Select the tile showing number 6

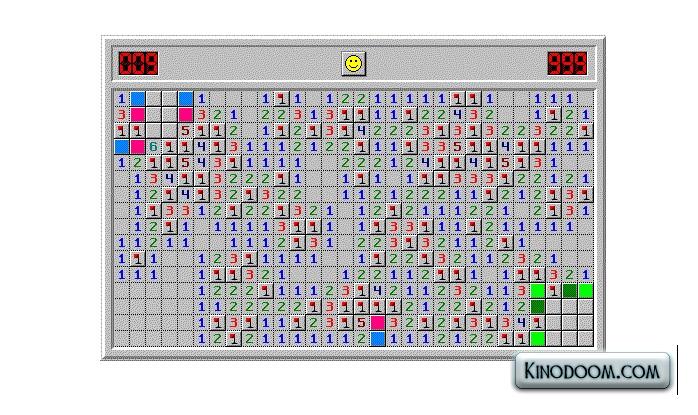click(154, 146)
